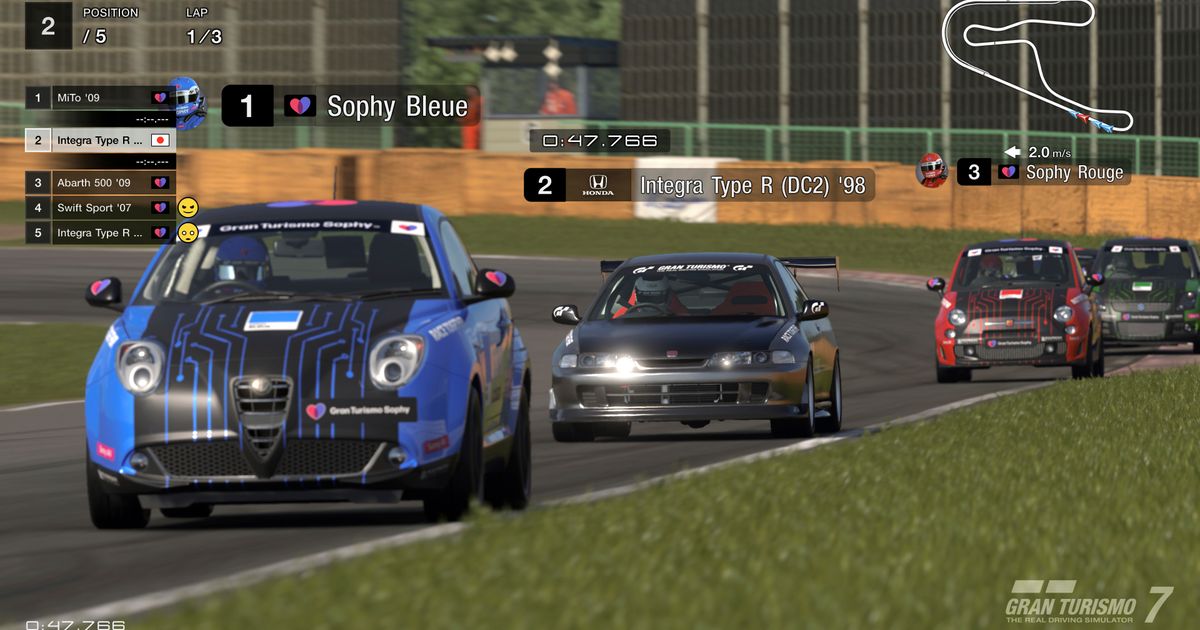Select the Abarth 500 '09 leaderboard row
The image size is (1200, 630).
(x=100, y=183)
